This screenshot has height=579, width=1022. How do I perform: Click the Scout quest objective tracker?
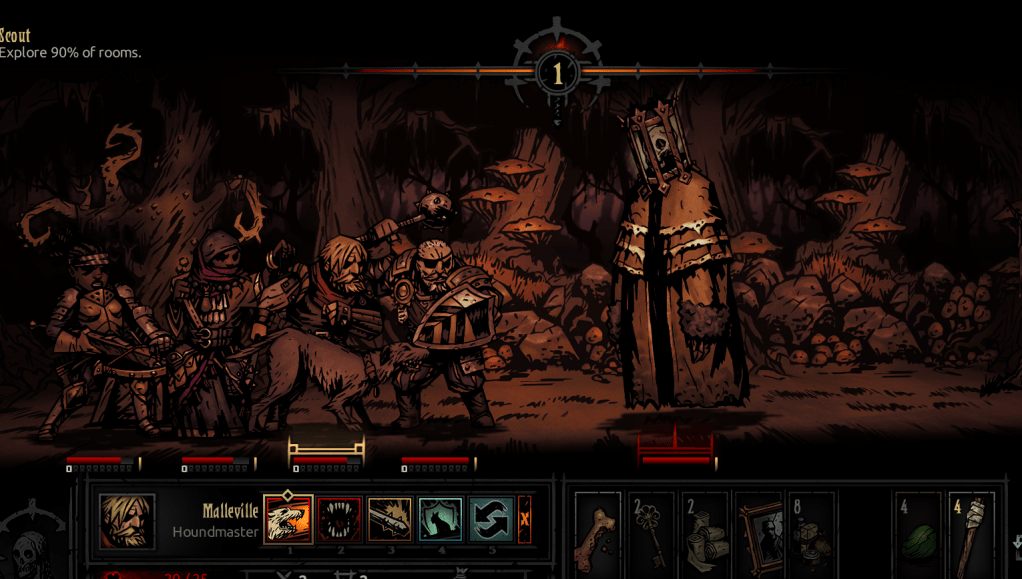click(x=69, y=44)
